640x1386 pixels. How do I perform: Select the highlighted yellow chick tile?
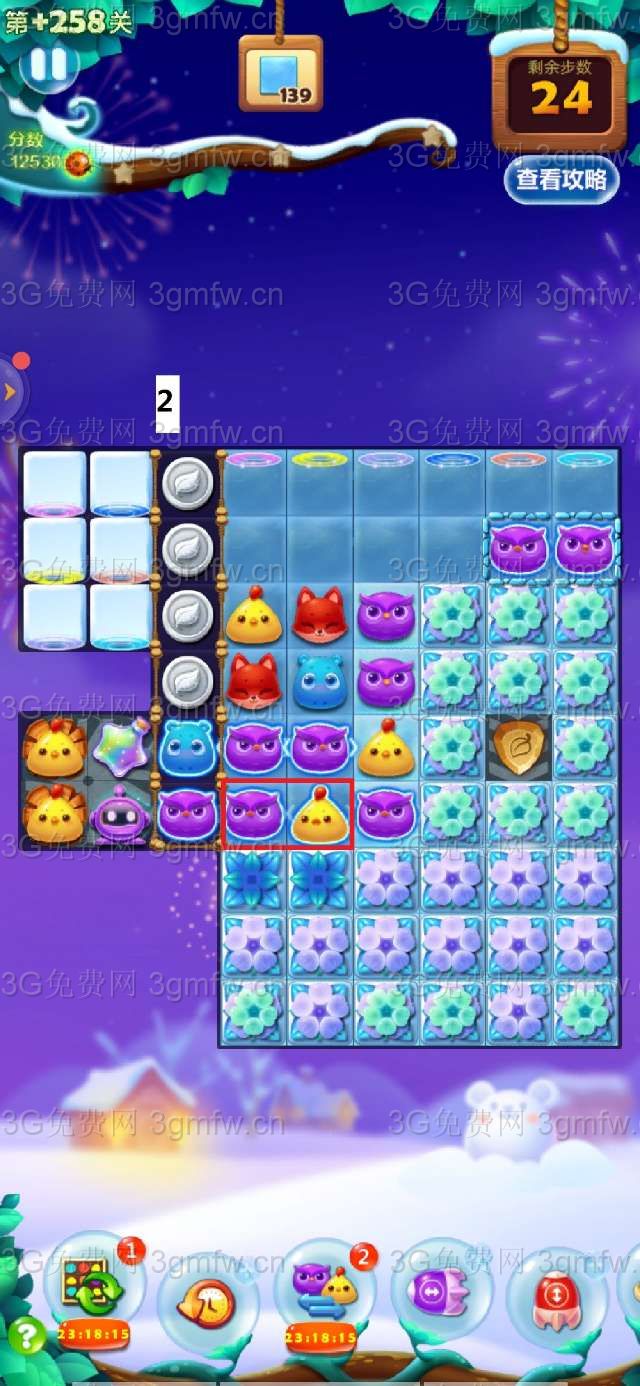(320, 813)
